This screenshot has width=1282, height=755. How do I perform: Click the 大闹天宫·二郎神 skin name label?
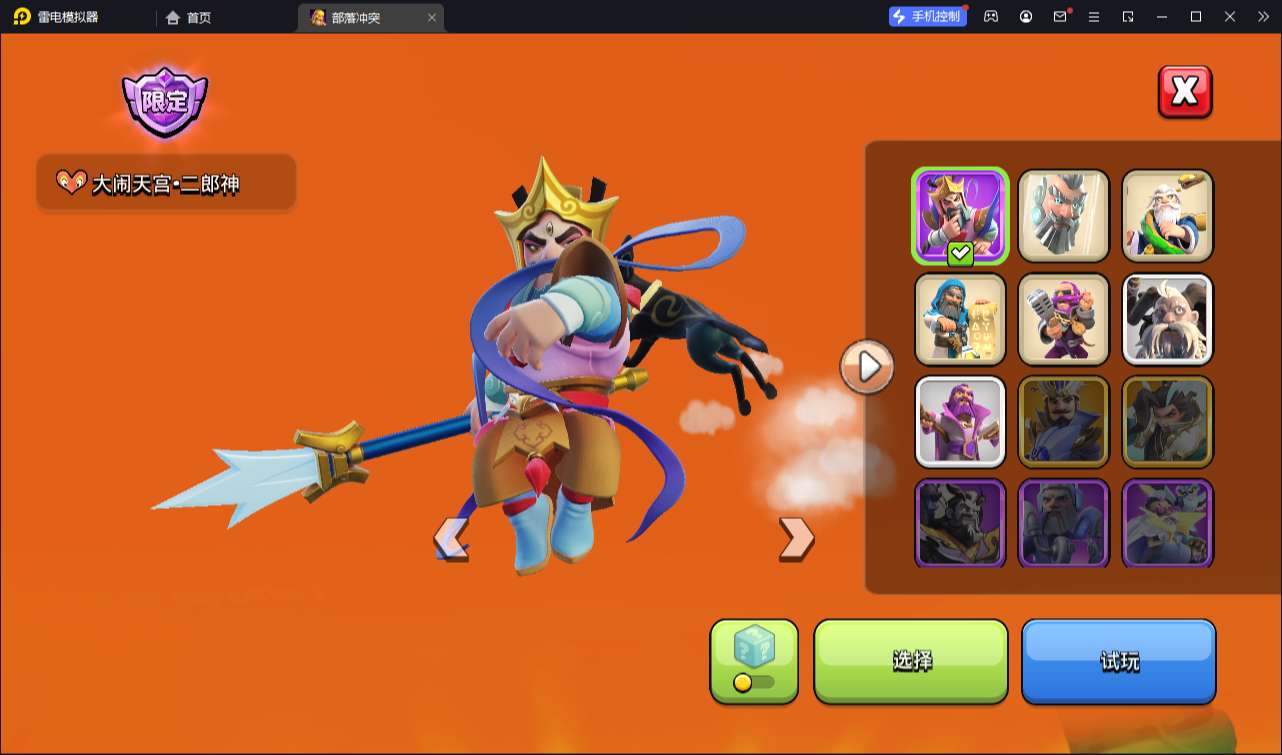pyautogui.click(x=166, y=183)
